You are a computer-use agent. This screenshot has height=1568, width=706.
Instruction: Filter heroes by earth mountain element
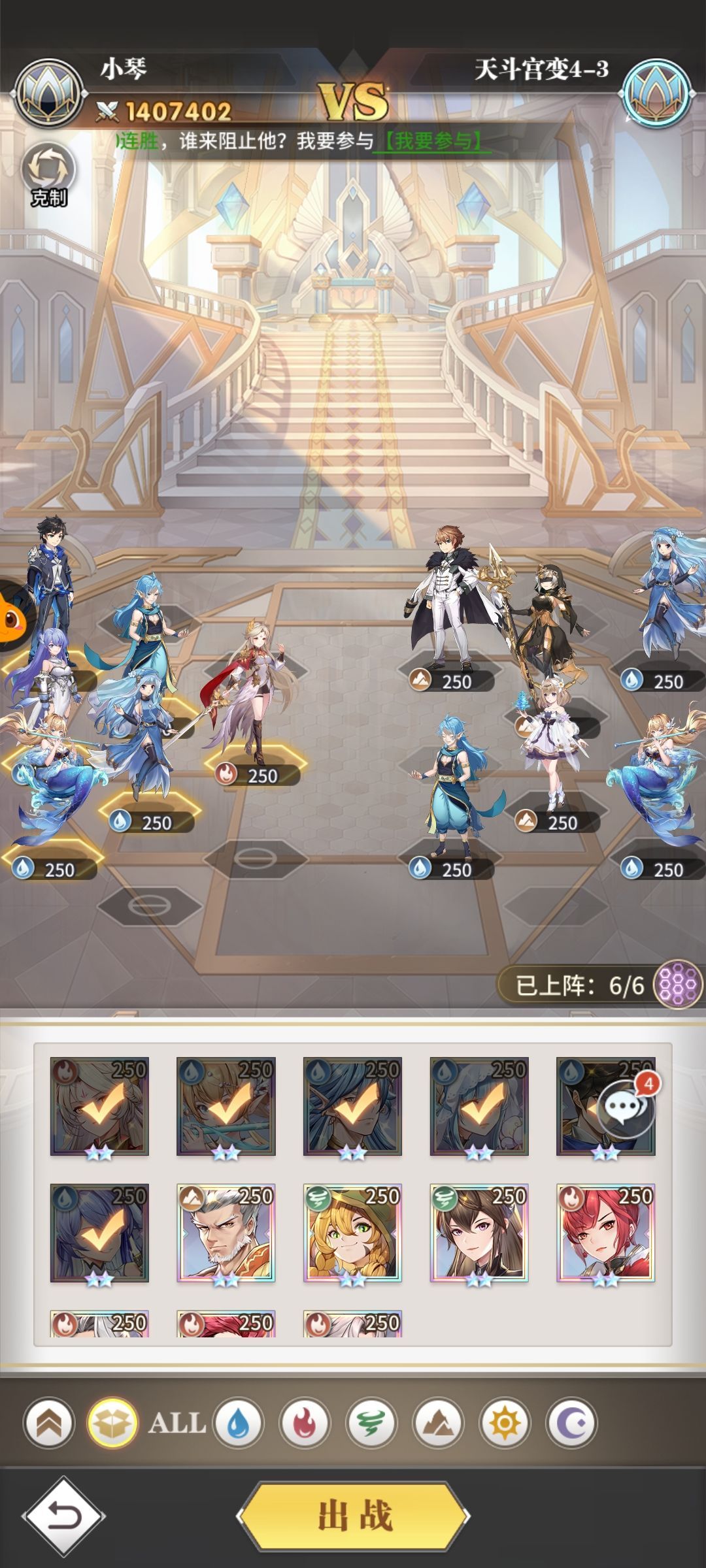(x=438, y=1423)
